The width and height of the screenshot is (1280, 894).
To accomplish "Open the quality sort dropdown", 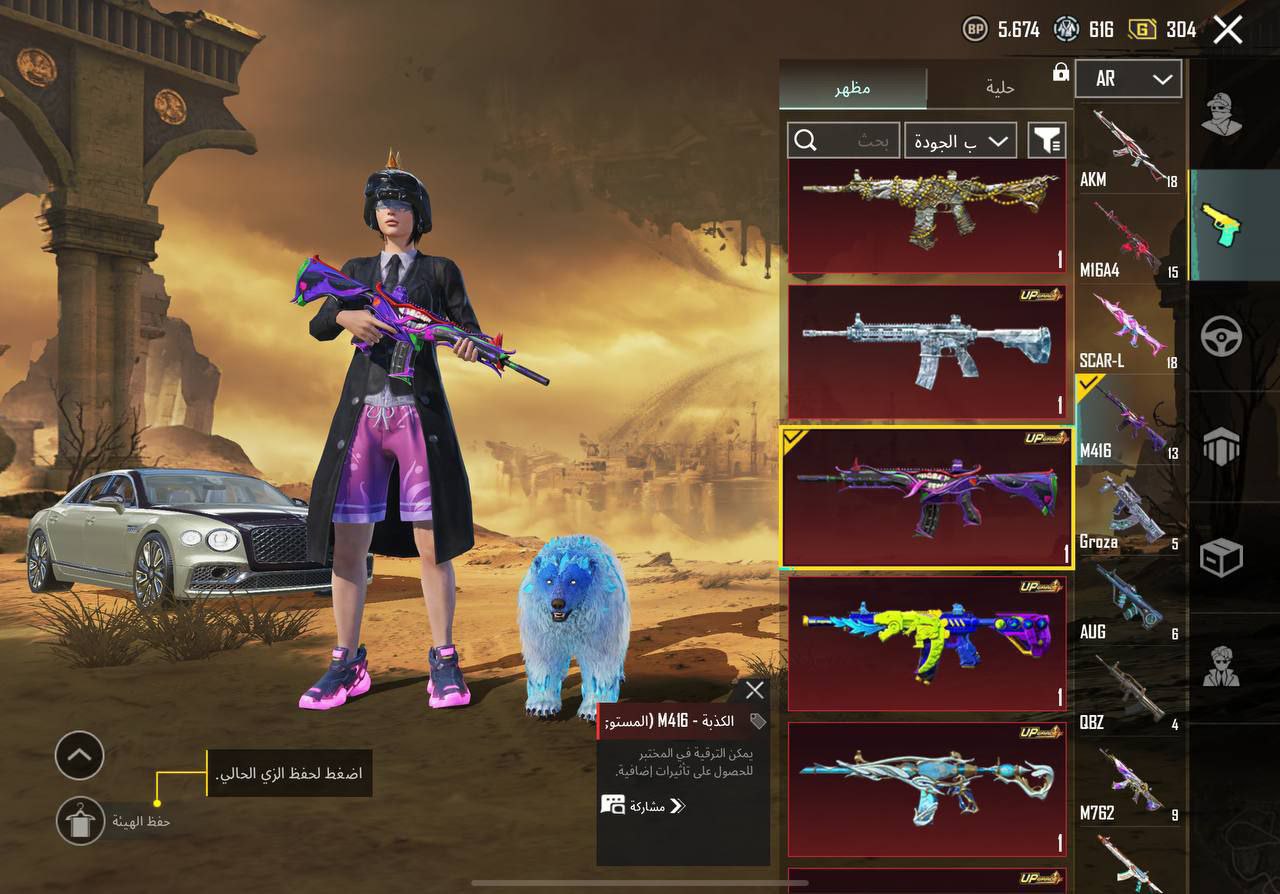I will [960, 141].
